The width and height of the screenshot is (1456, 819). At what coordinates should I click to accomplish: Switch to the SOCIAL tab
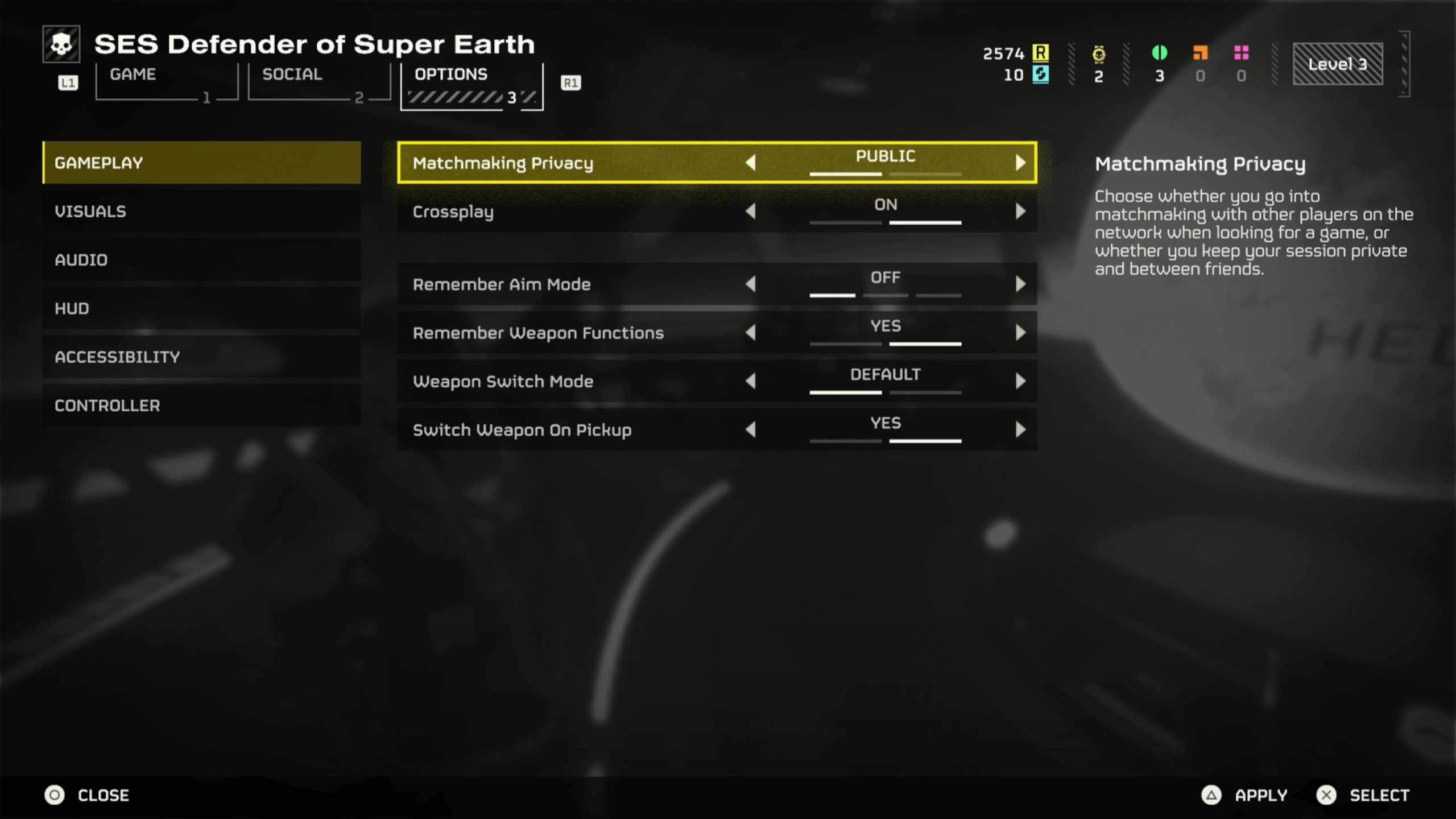tap(292, 74)
